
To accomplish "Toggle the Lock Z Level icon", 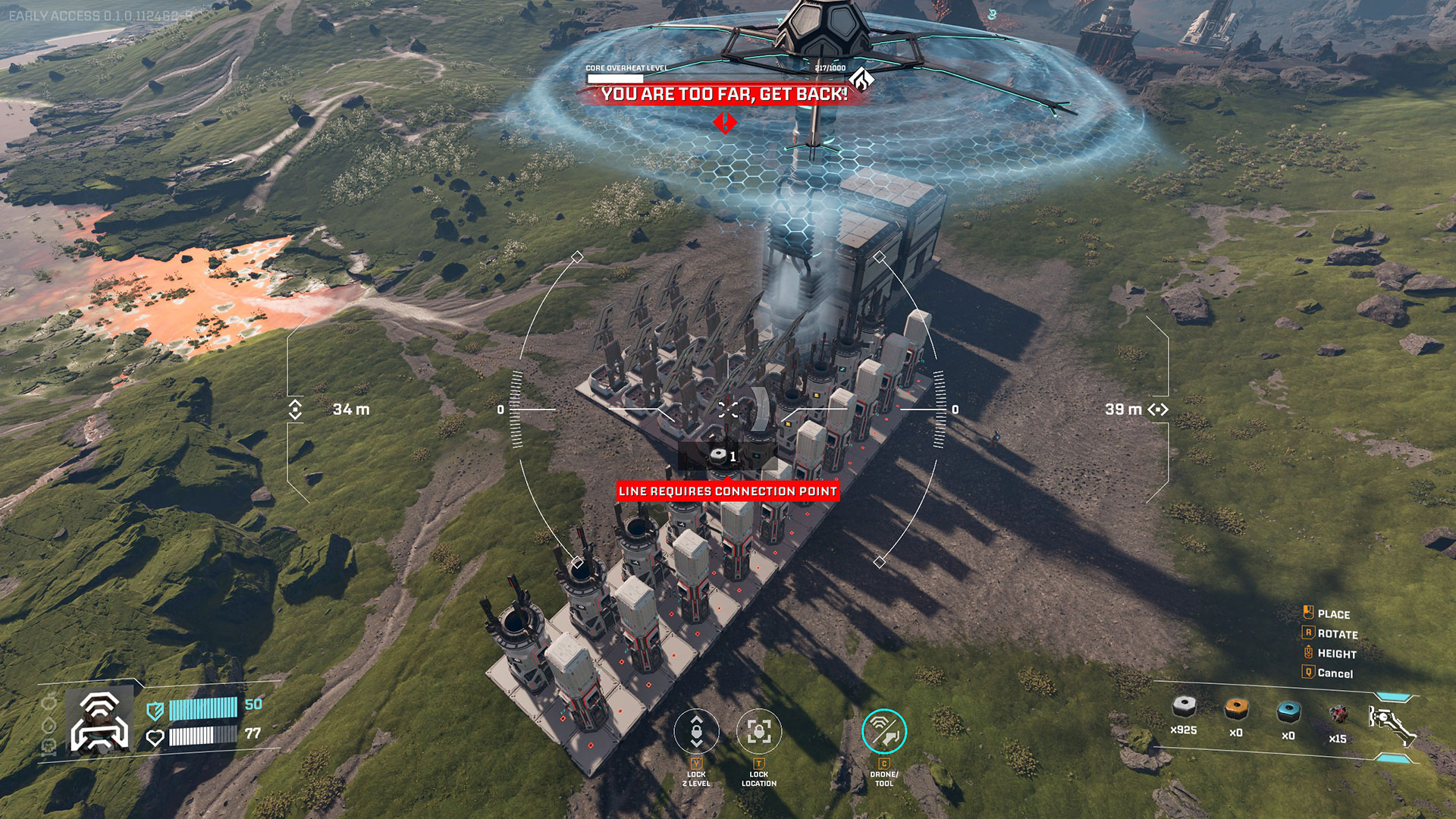I will tap(696, 732).
